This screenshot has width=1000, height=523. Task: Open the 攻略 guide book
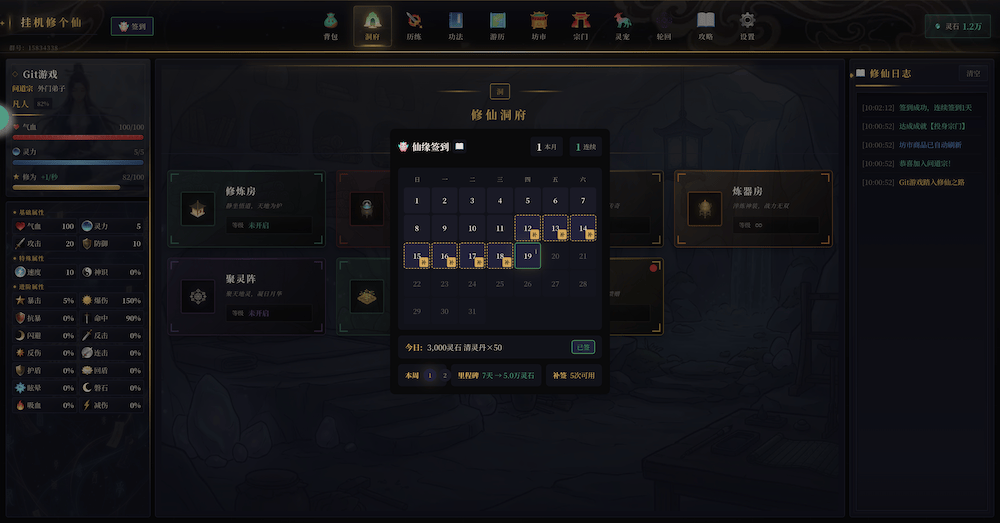tap(706, 25)
